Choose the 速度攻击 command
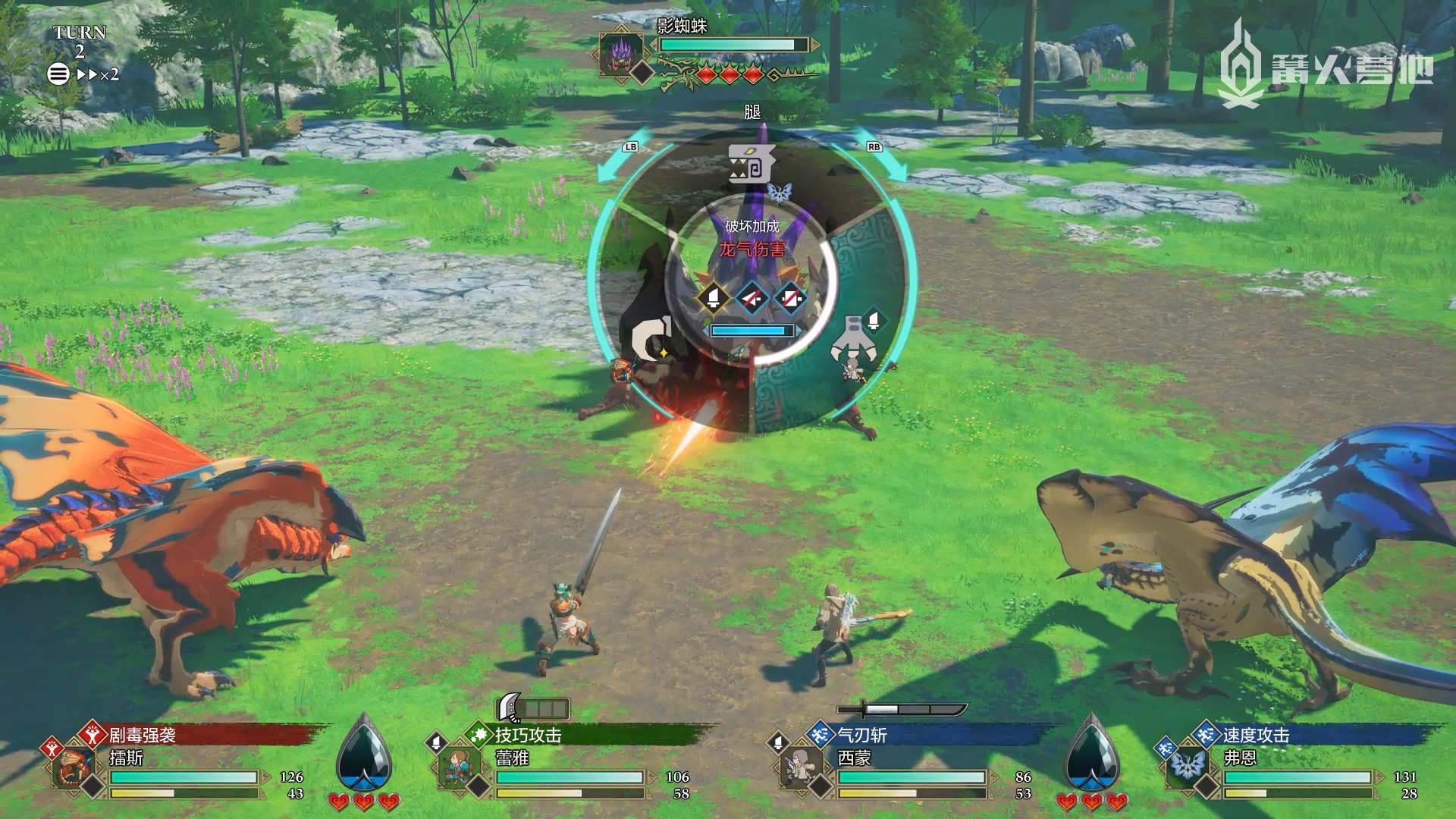The height and width of the screenshot is (819, 1456). pyautogui.click(x=1255, y=735)
